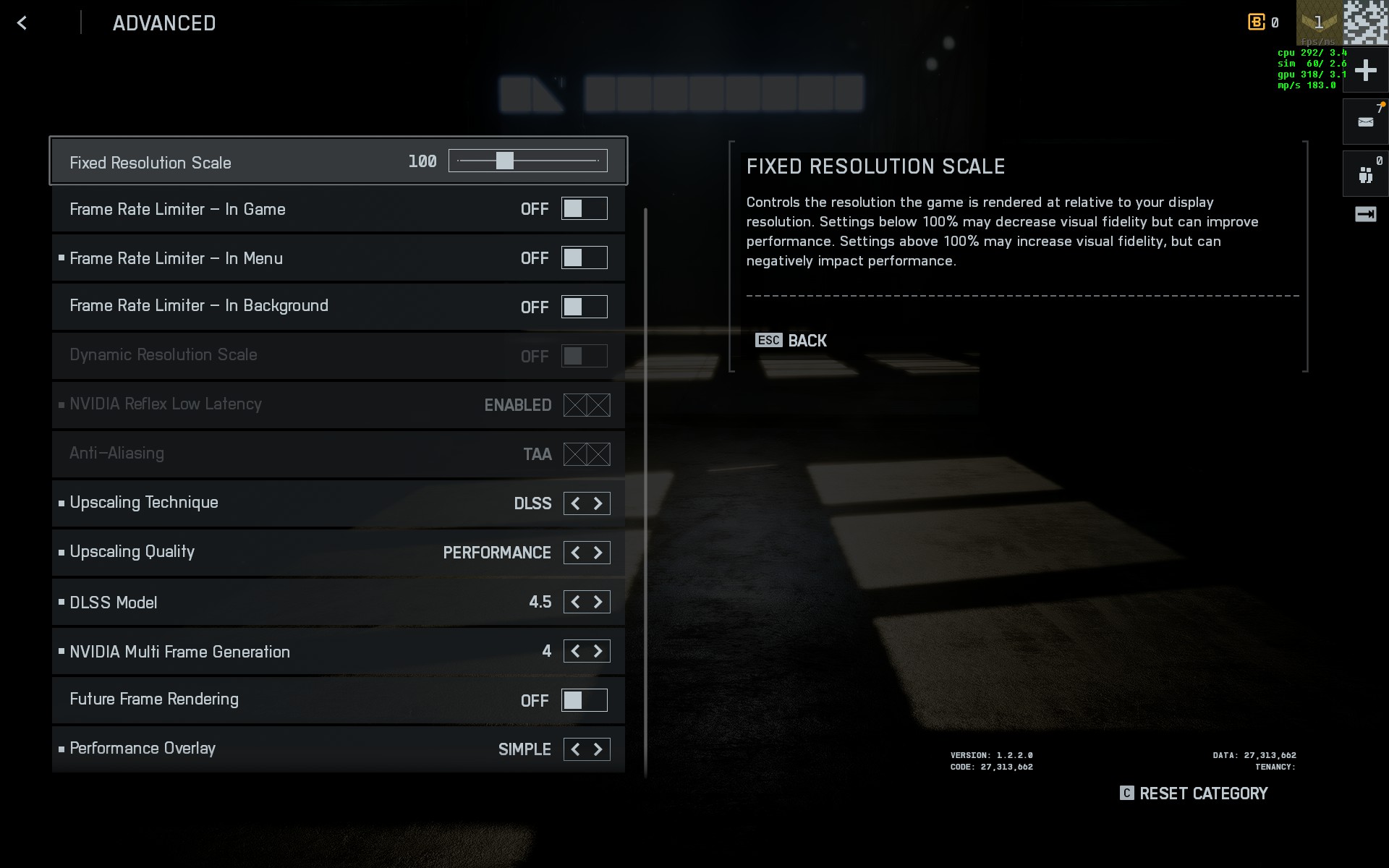Select the previous DLSS Model
The image size is (1389, 868).
[575, 602]
